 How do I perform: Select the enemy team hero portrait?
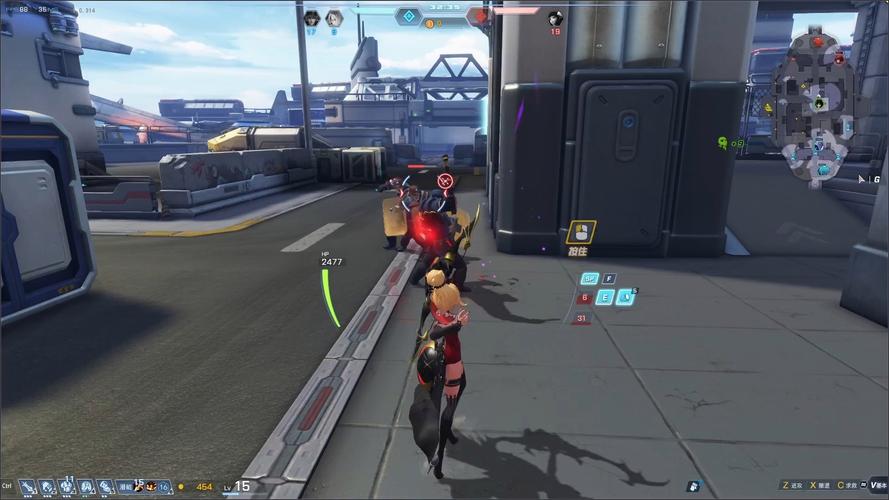point(555,17)
